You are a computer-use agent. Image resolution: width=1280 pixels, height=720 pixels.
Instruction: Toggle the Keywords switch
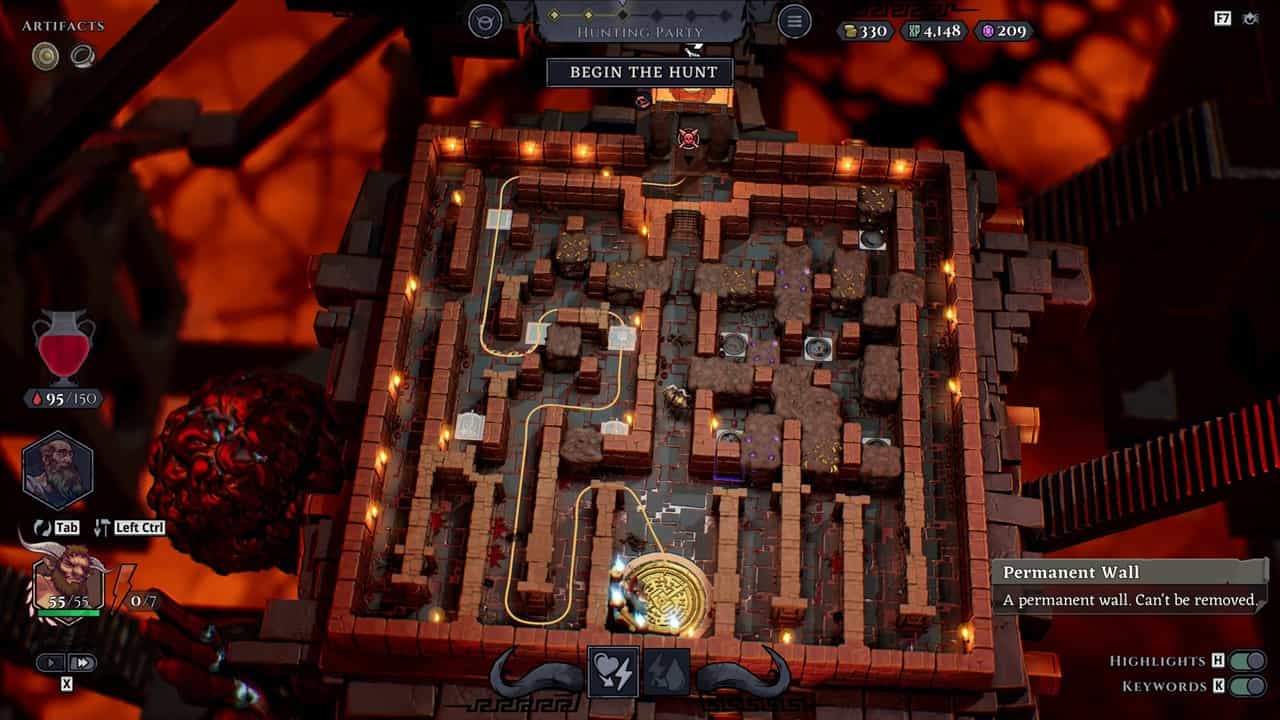tap(1247, 686)
